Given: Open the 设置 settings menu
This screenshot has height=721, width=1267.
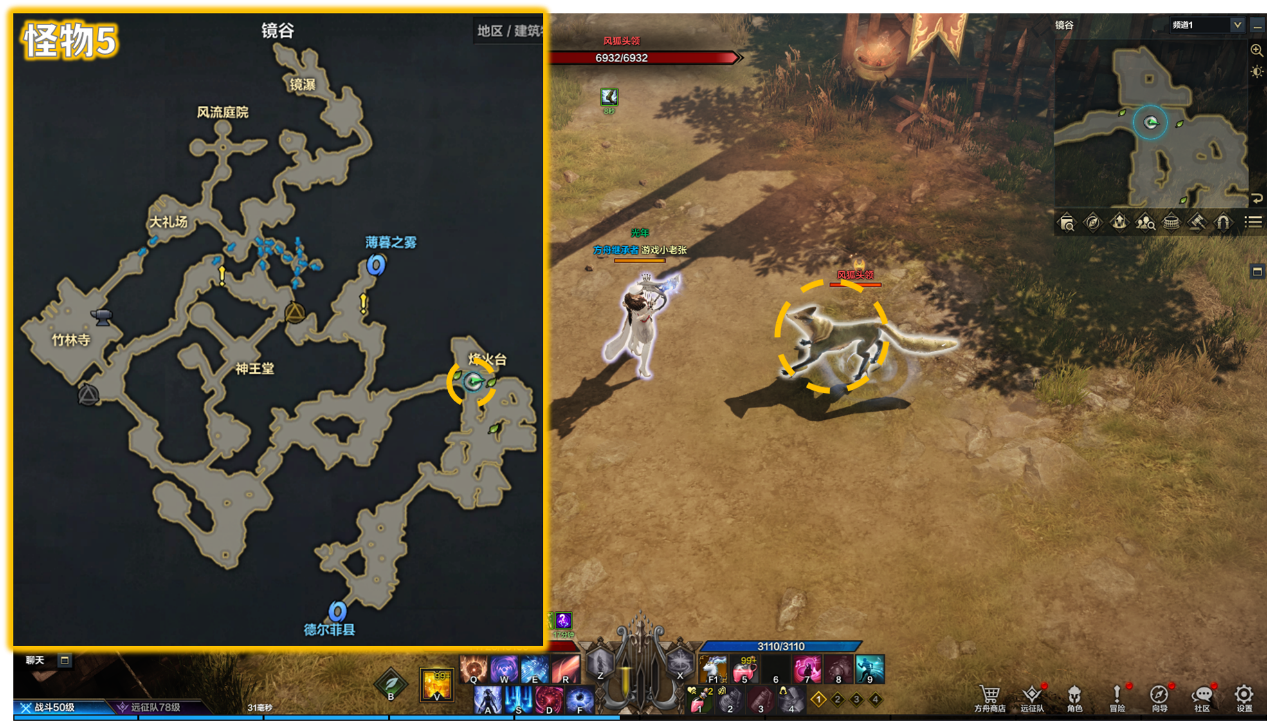Looking at the screenshot, I should click(1244, 697).
